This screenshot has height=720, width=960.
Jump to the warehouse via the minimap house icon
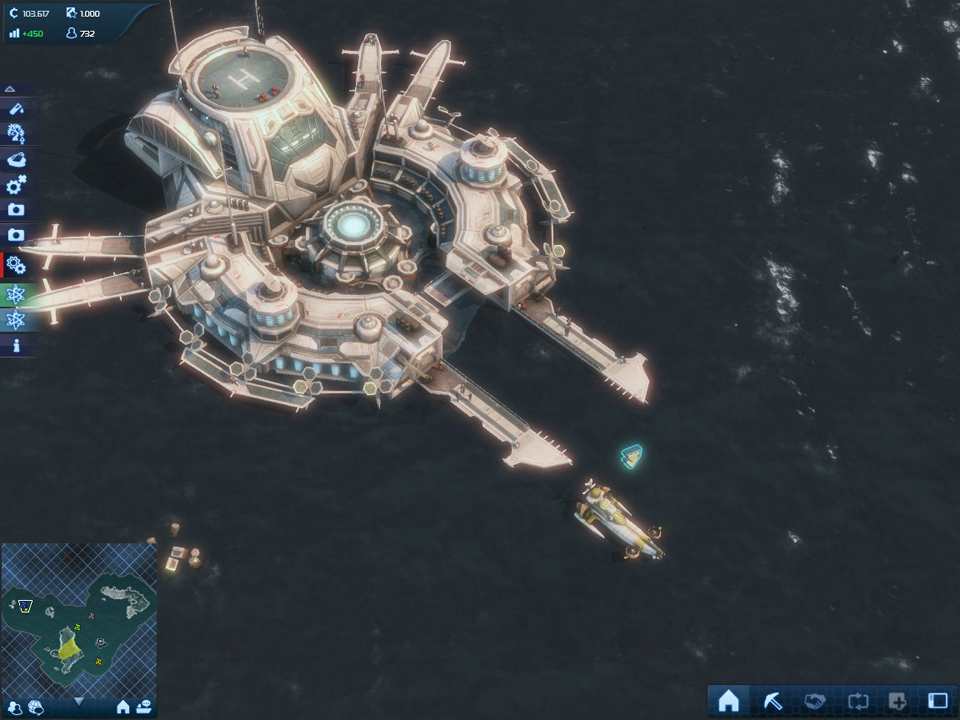tap(123, 707)
